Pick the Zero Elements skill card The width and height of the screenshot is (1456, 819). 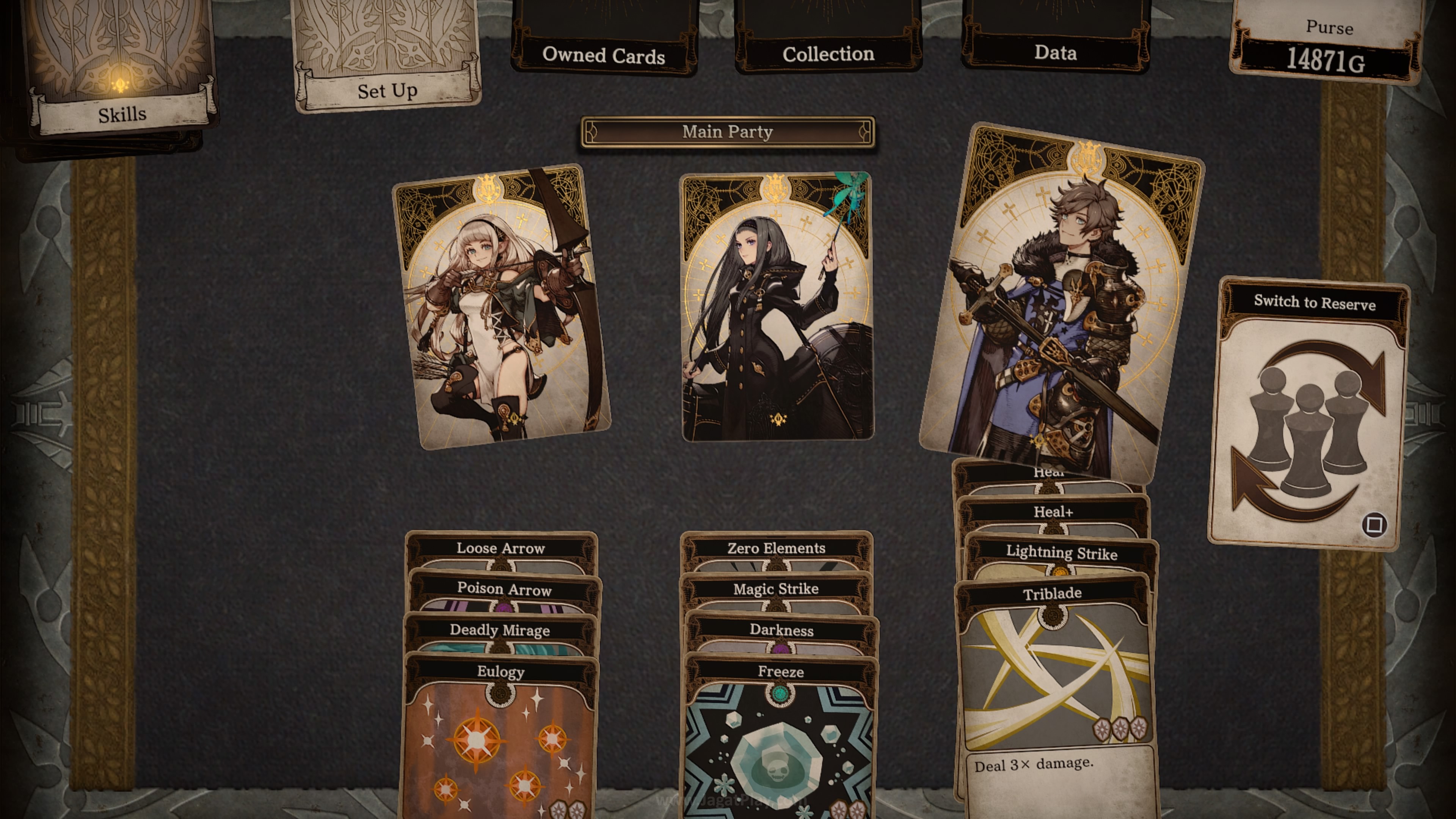[x=776, y=549]
